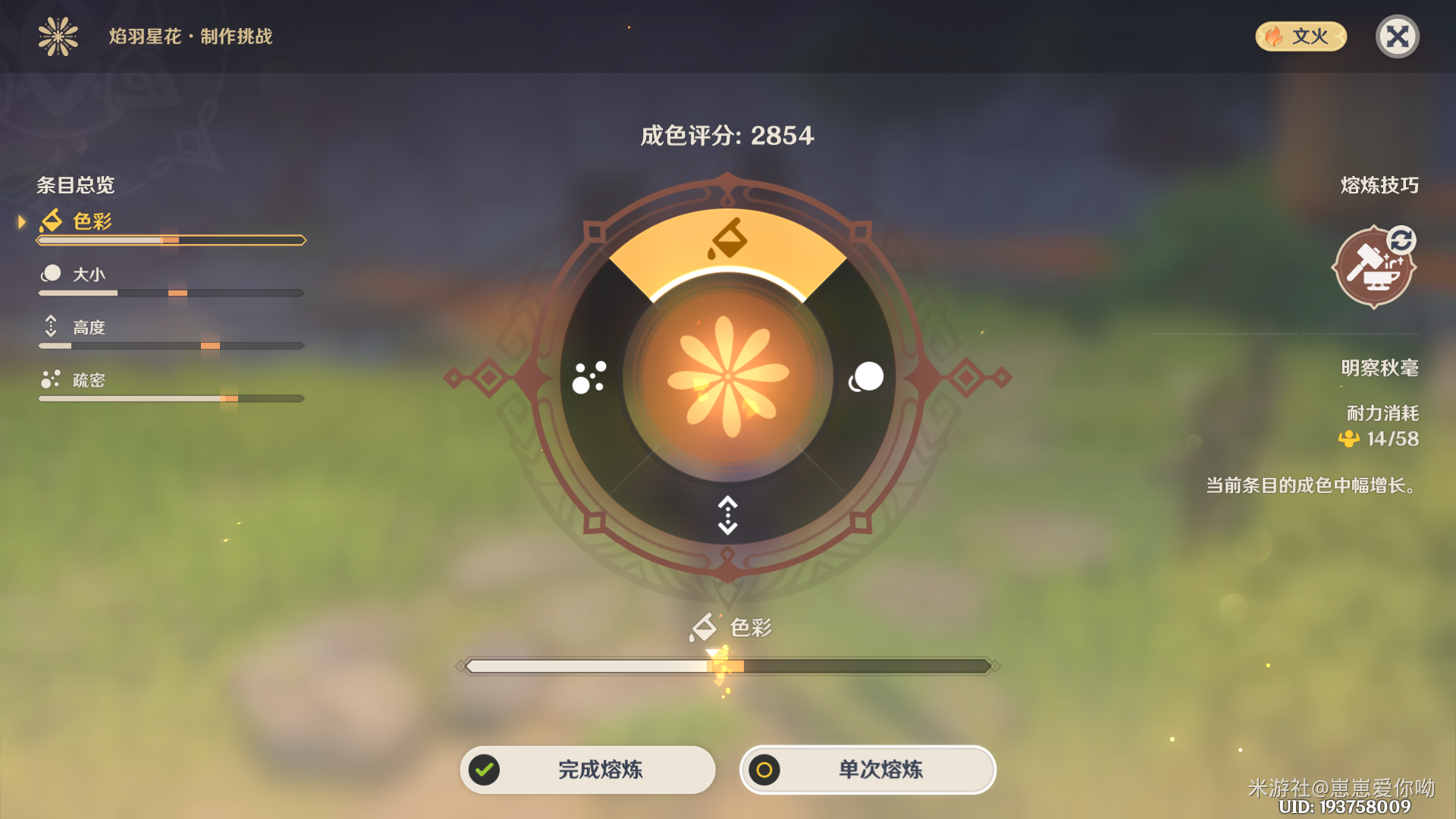
Task: Expand the 大小 entry details
Action: (87, 274)
